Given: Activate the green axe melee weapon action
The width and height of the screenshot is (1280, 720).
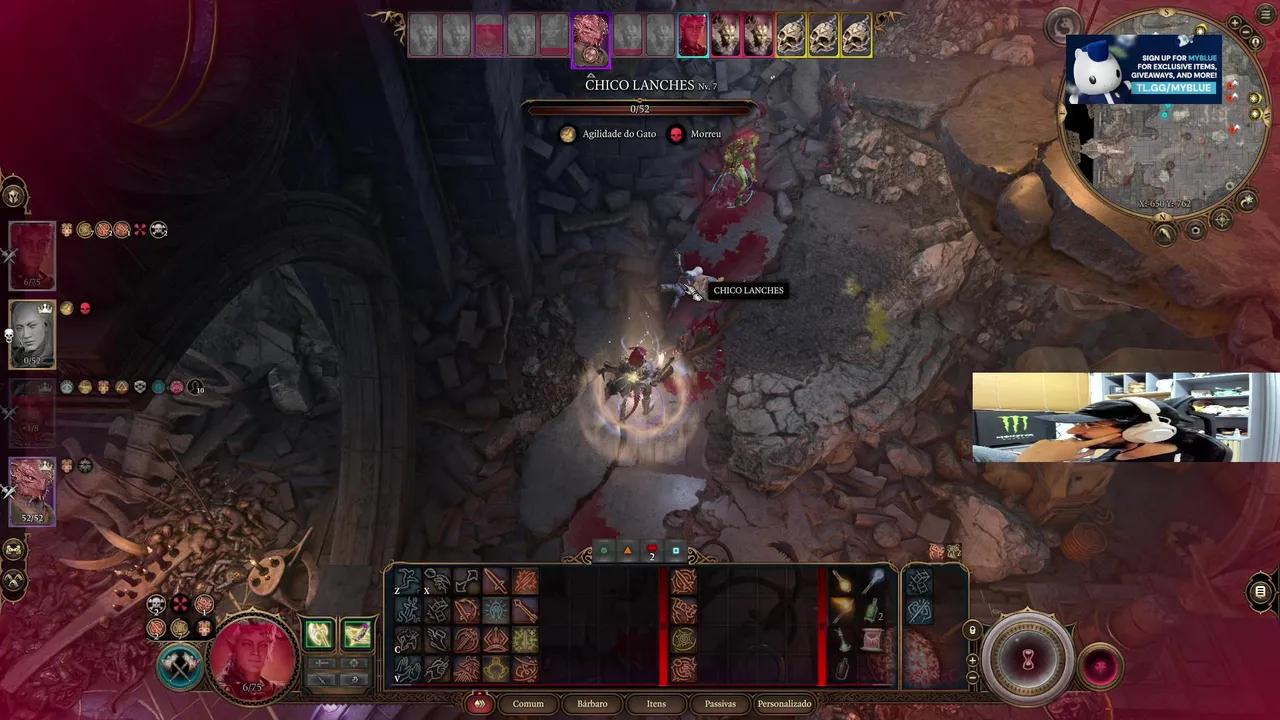Looking at the screenshot, I should (319, 634).
